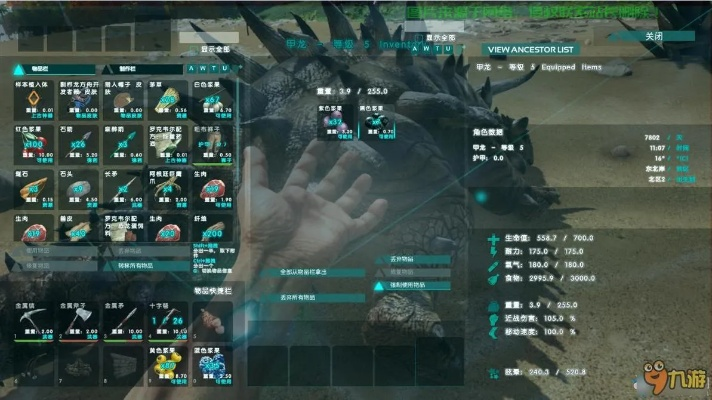Select the purple berries in the dino inventory
This screenshot has height=400, width=712.
point(331,122)
